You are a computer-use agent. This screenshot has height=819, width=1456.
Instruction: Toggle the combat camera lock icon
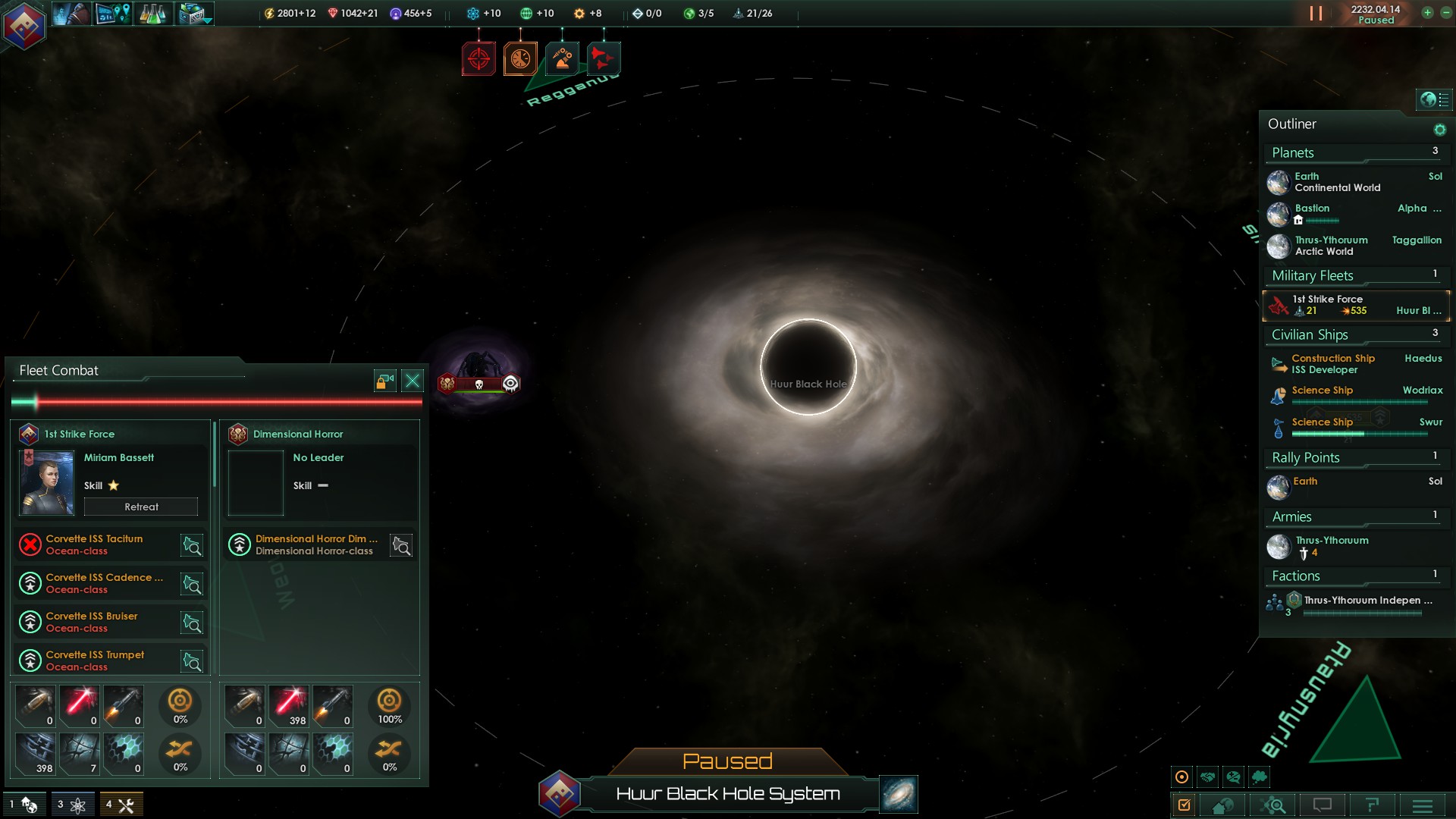(x=385, y=381)
